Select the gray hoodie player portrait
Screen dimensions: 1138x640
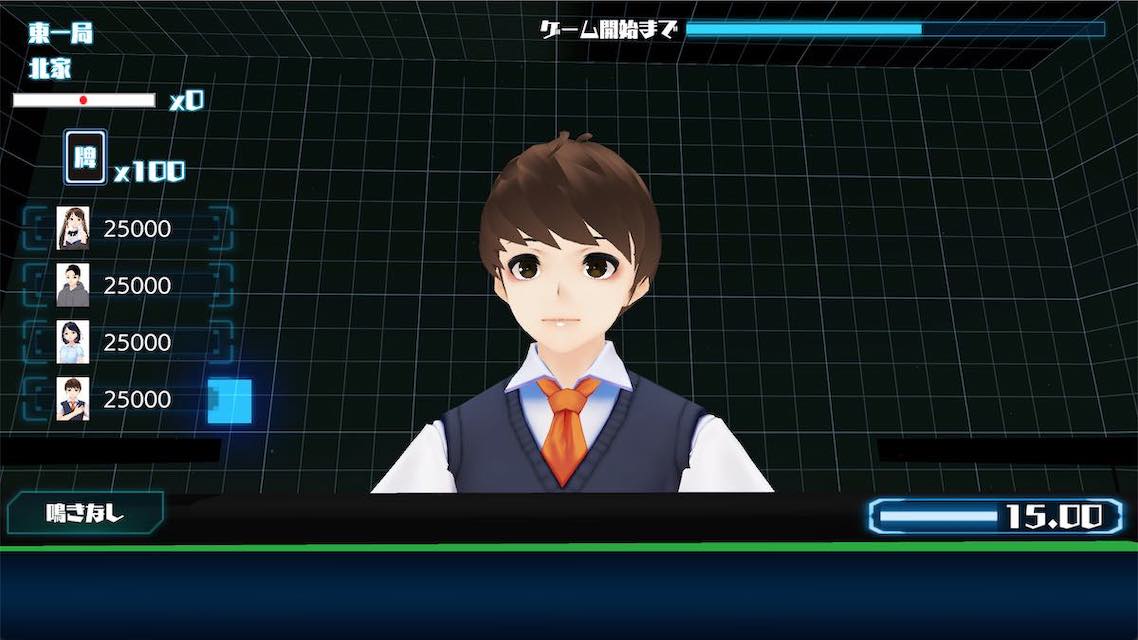click(x=73, y=285)
